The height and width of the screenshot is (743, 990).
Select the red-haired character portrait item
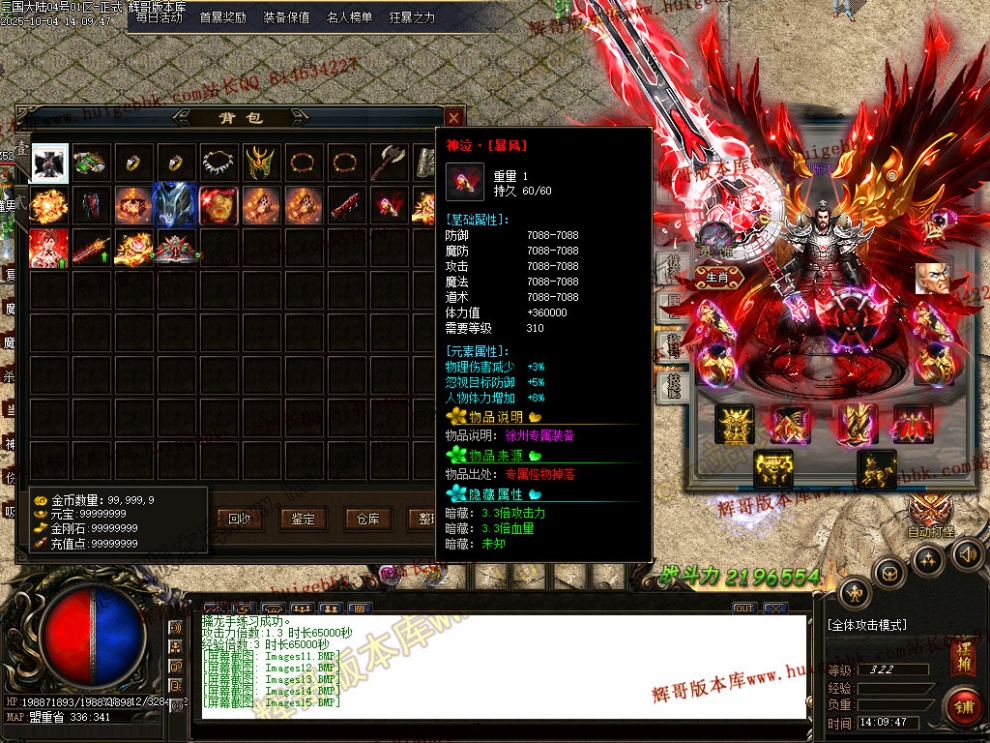click(49, 248)
